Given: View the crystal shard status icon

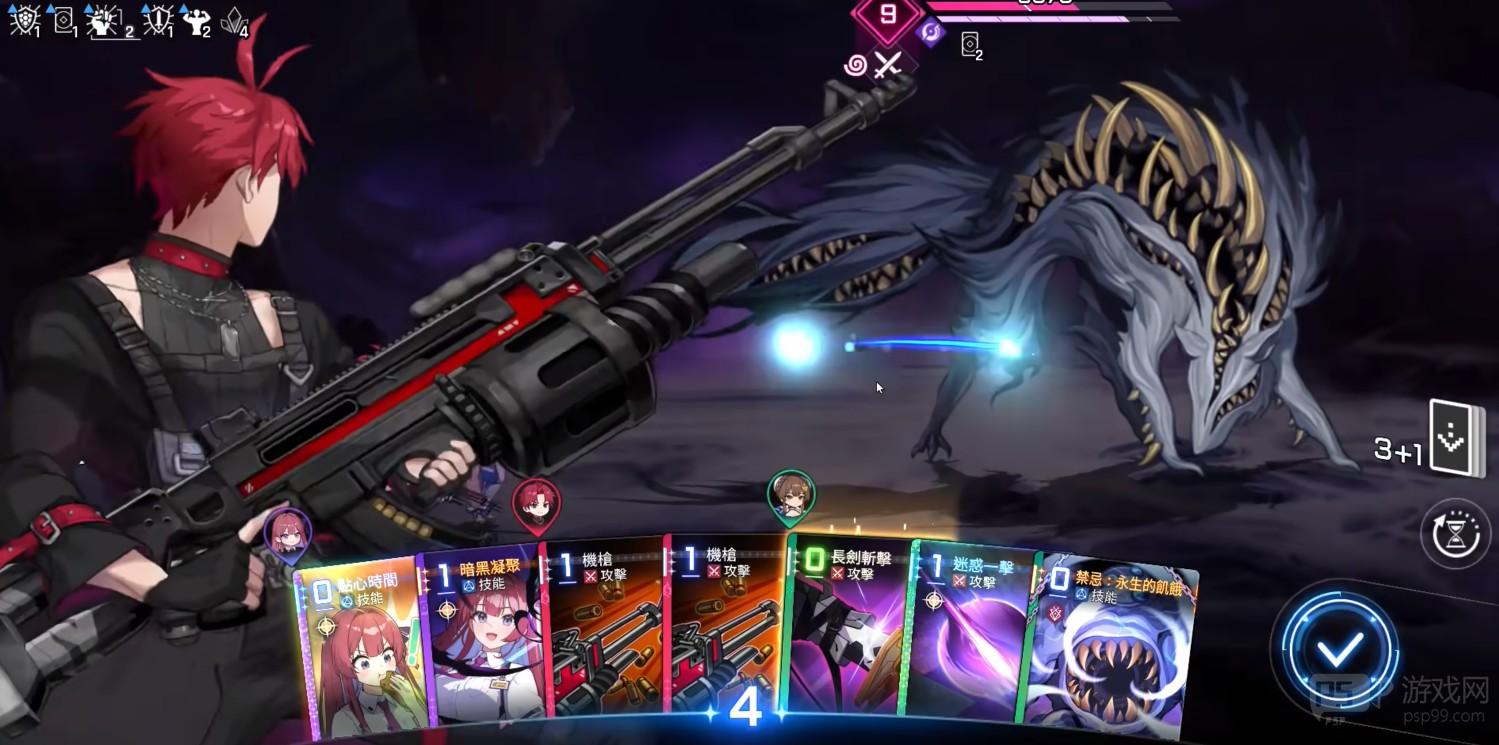Looking at the screenshot, I should click(x=234, y=20).
